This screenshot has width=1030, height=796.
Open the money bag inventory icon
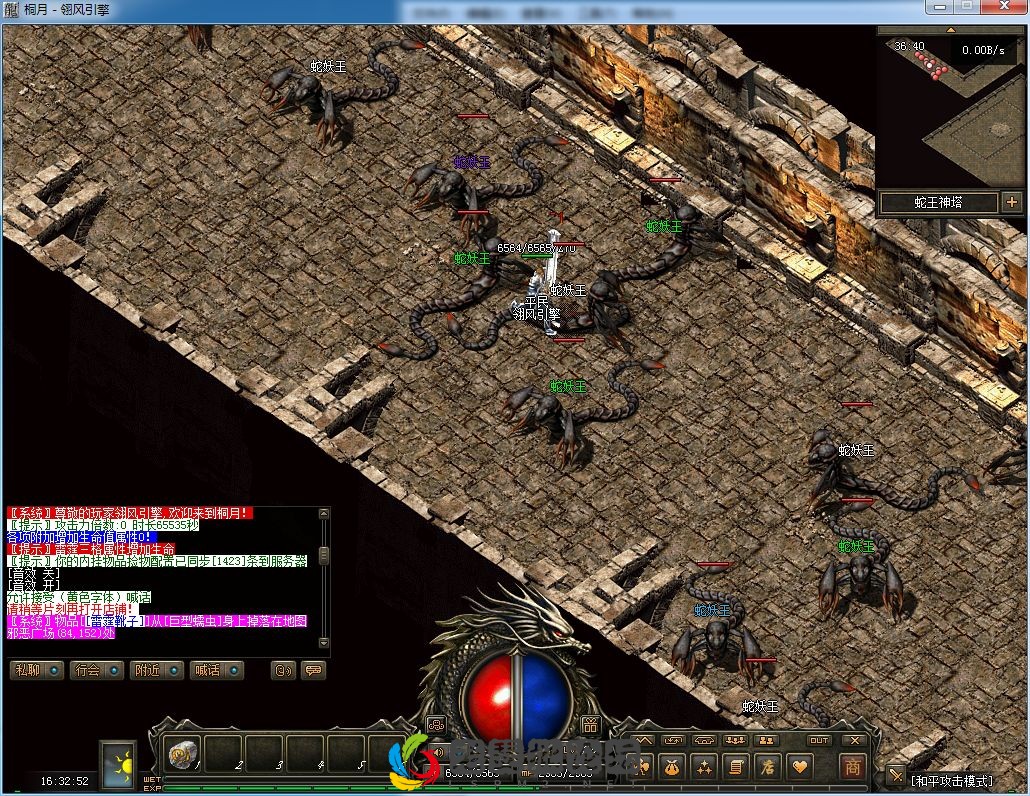(x=671, y=767)
